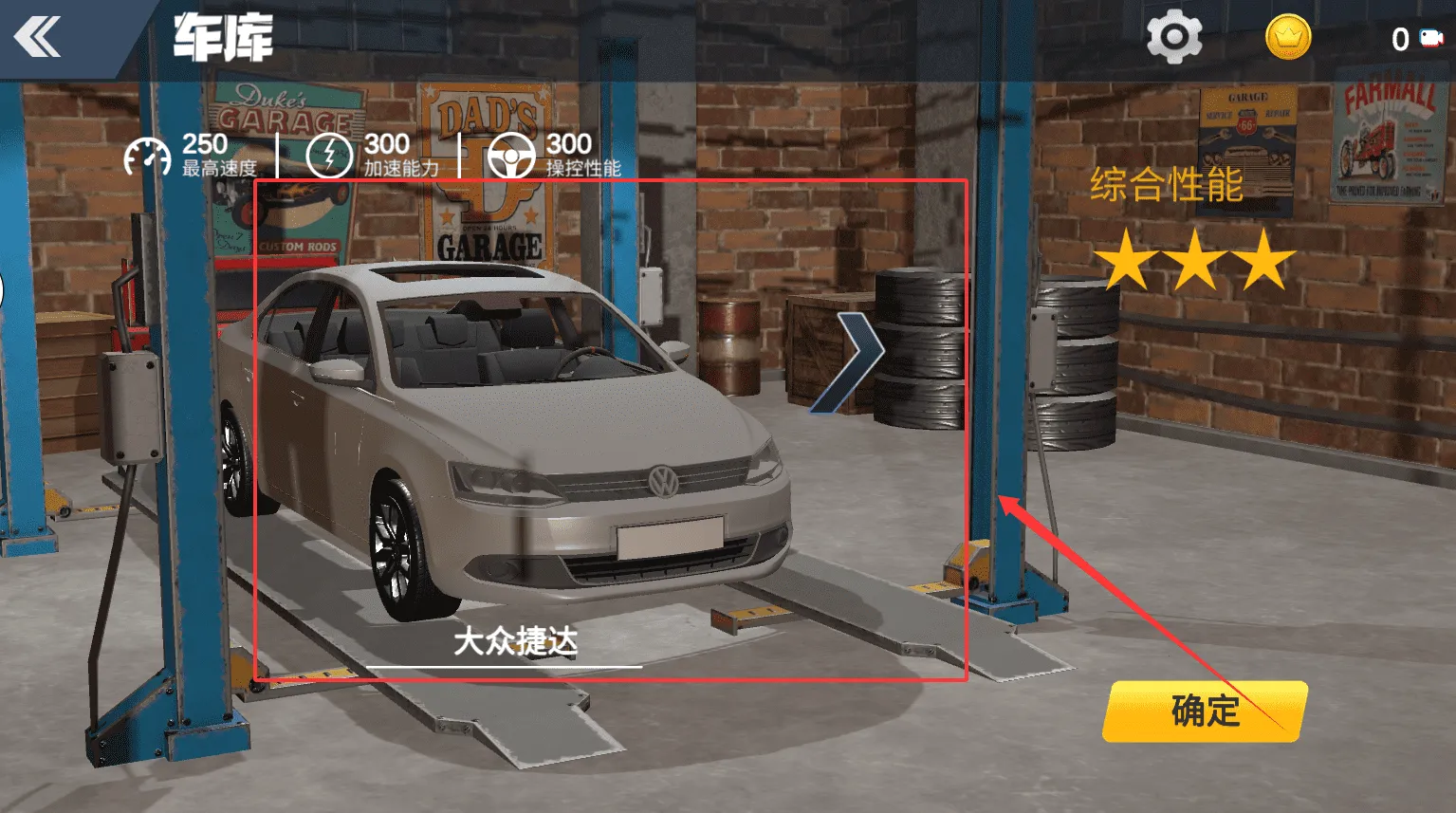Tap the gold crown coin icon
This screenshot has width=1456, height=813.
pyautogui.click(x=1287, y=38)
